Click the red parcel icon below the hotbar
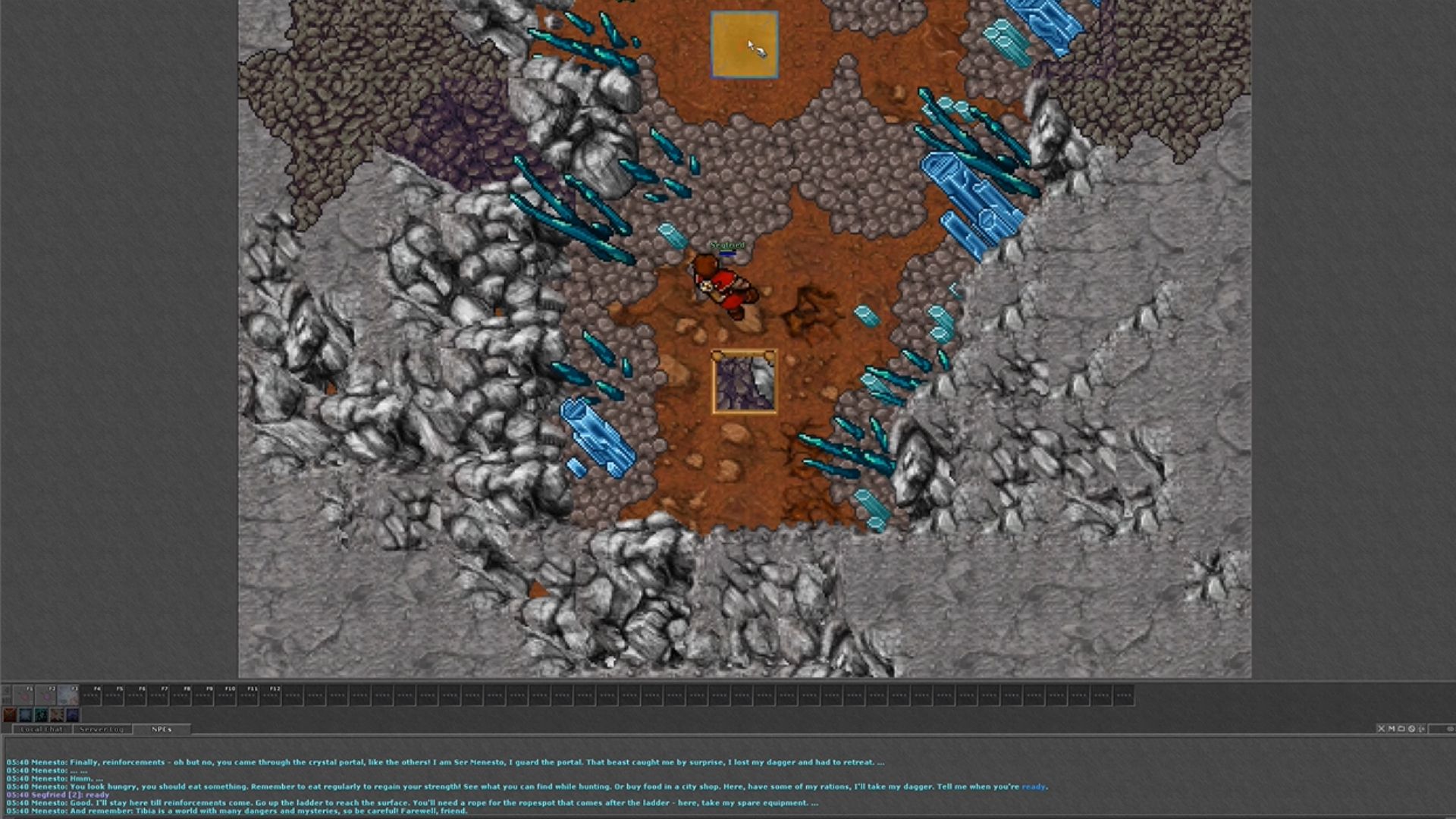This screenshot has width=1456, height=819. pyautogui.click(x=9, y=714)
